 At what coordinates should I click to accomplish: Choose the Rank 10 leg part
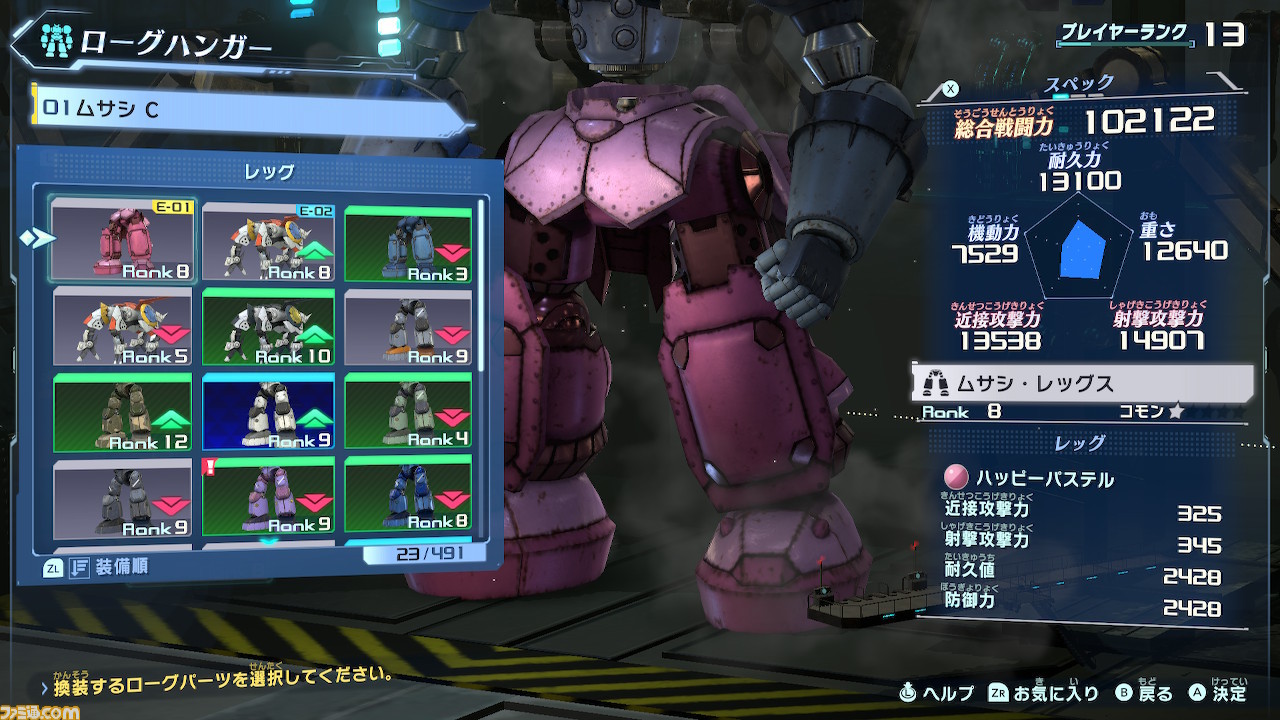268,328
